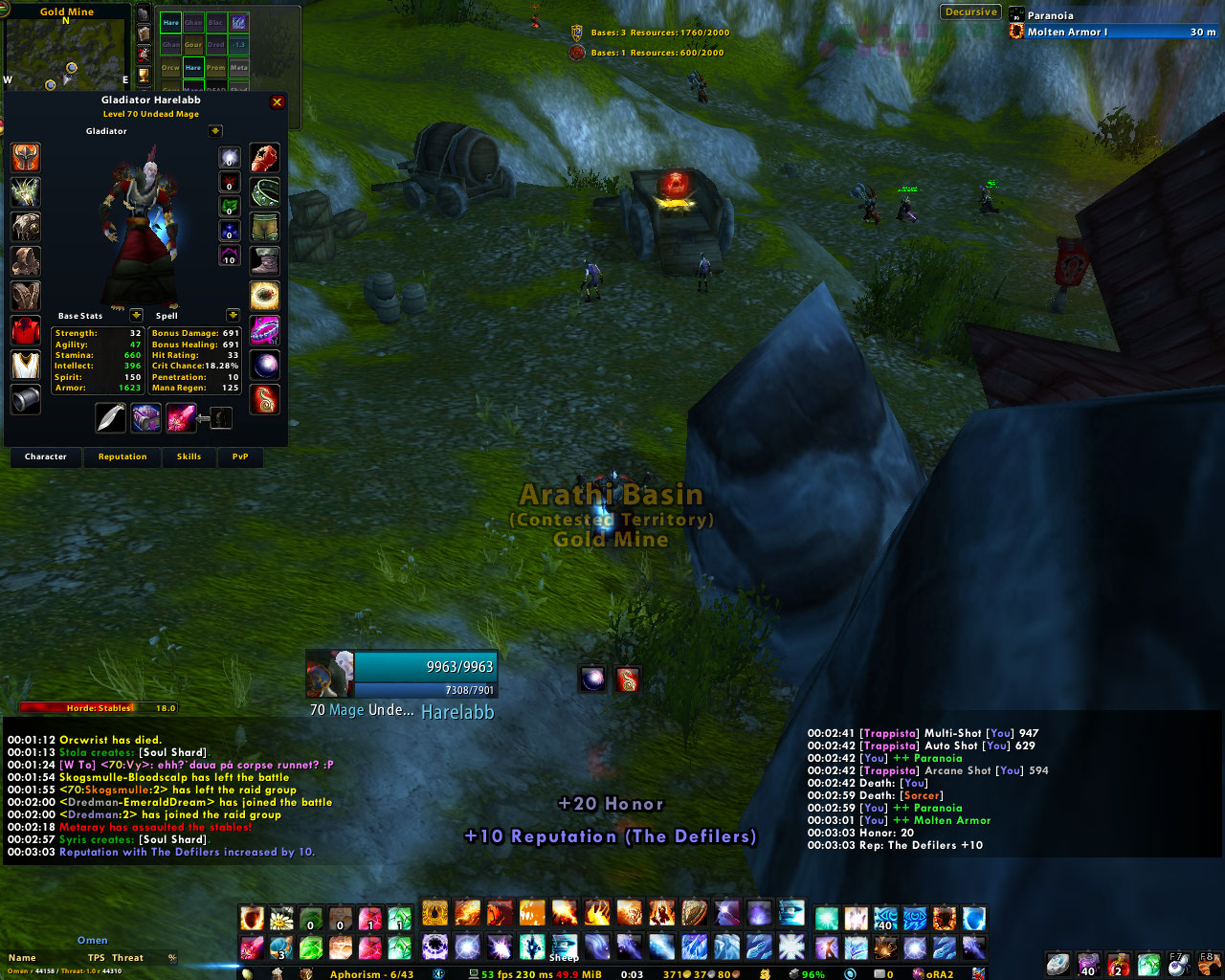
Task: Click the red shirt equipment slot
Action: (x=26, y=331)
